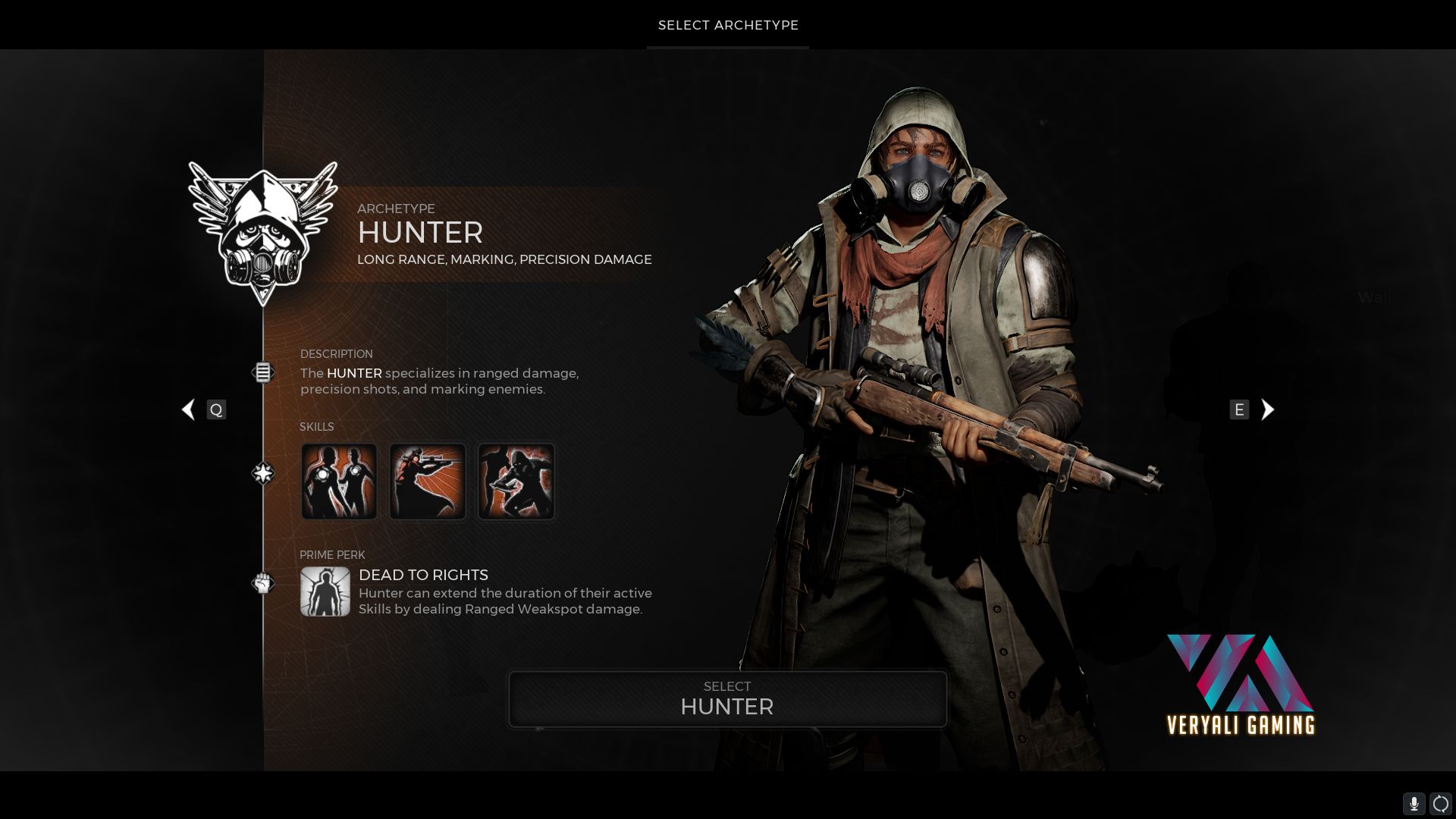View the Dead to Rights prime perk icon
1456x819 pixels.
pos(325,591)
